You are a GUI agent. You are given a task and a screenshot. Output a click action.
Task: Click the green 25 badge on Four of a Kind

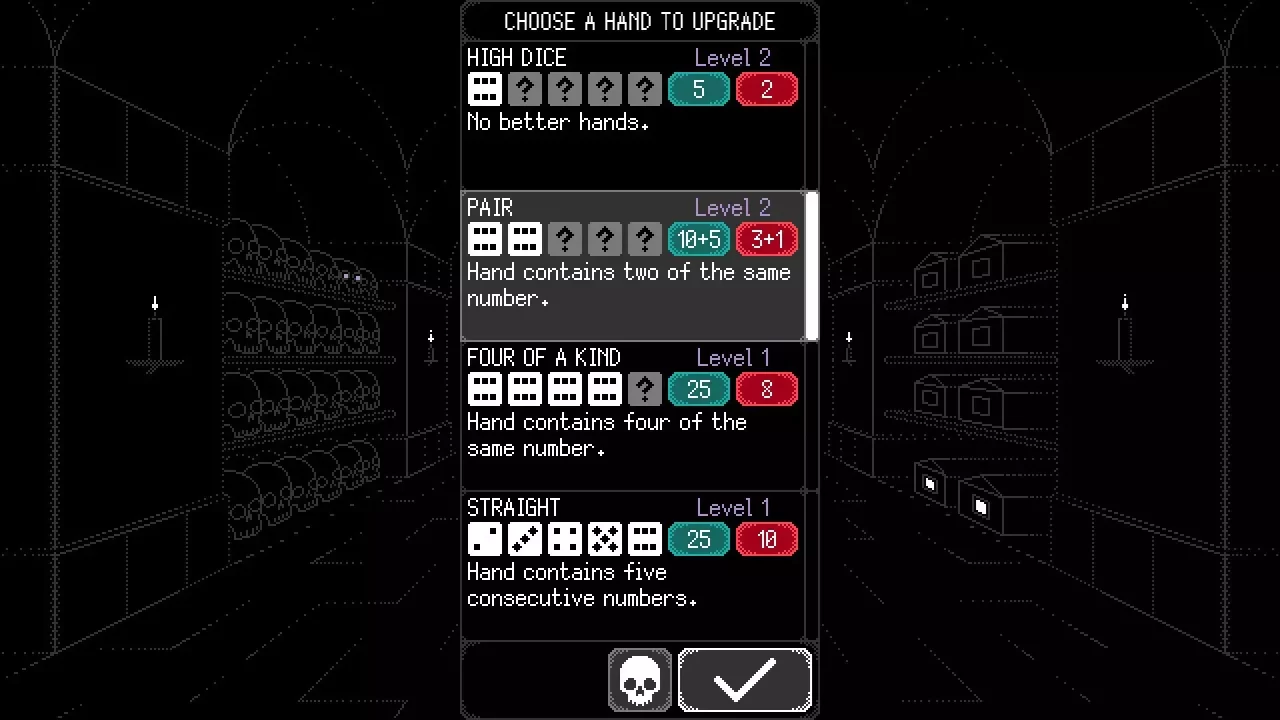[x=698, y=389]
